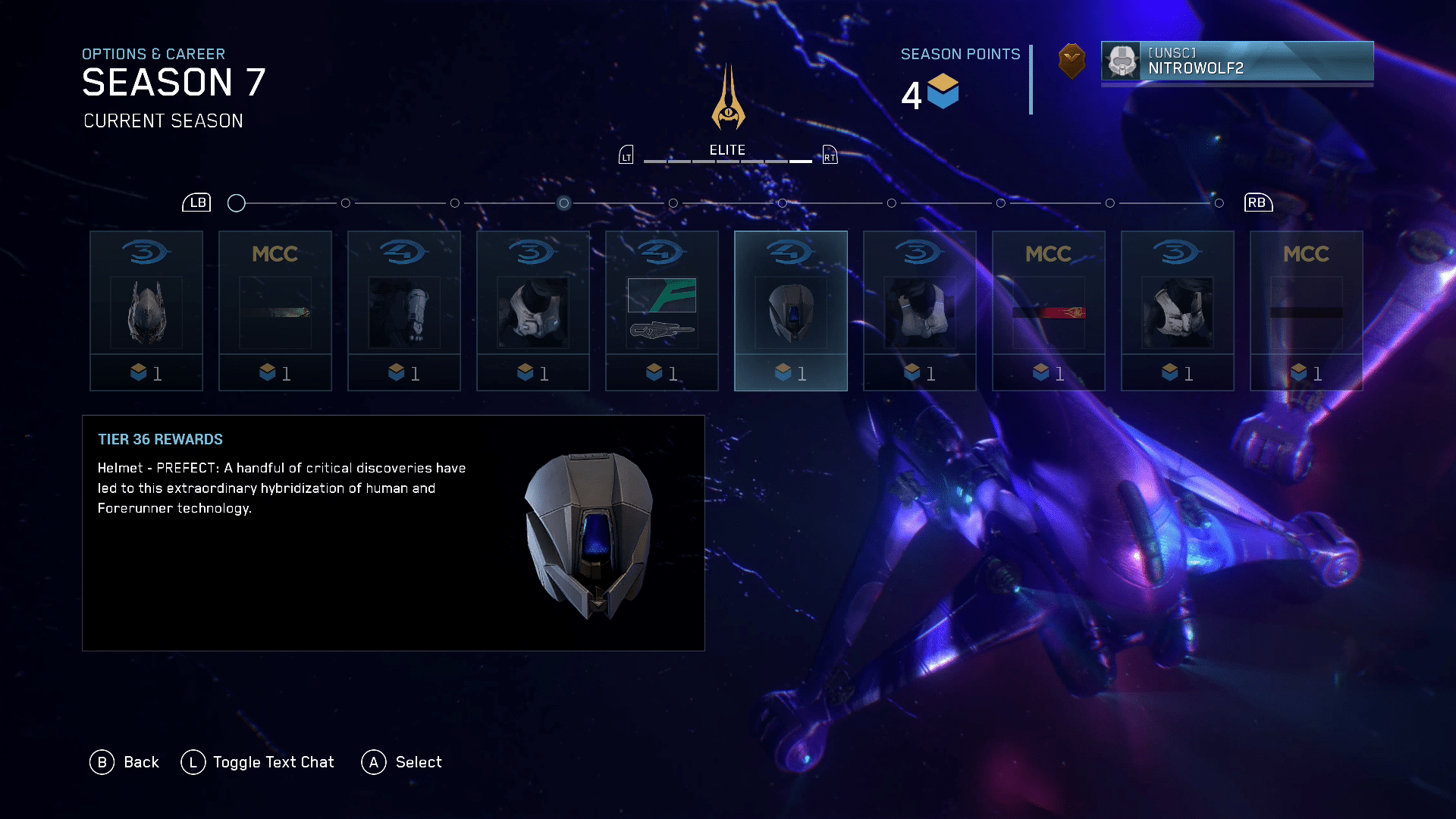Select the MCC red nameplate reward

(x=1049, y=311)
